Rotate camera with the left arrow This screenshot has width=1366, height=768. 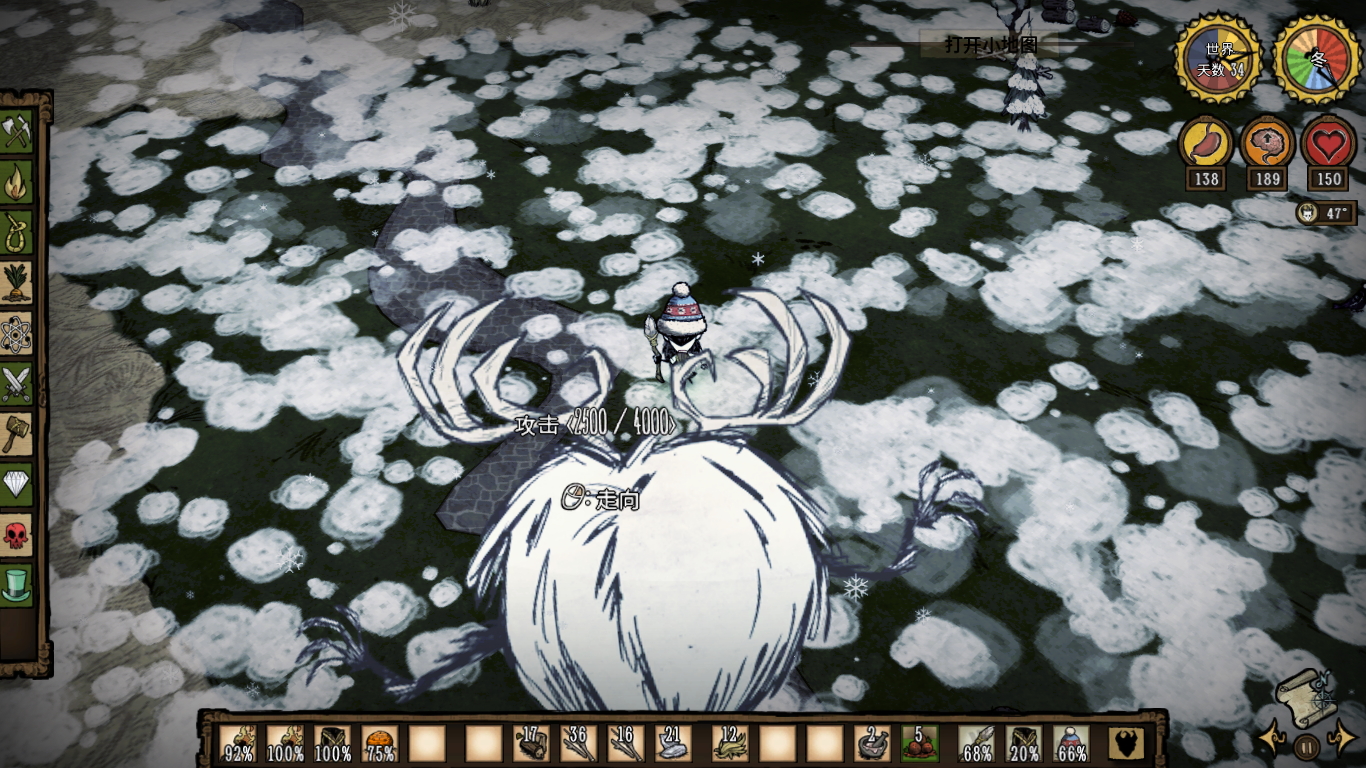click(x=1272, y=739)
